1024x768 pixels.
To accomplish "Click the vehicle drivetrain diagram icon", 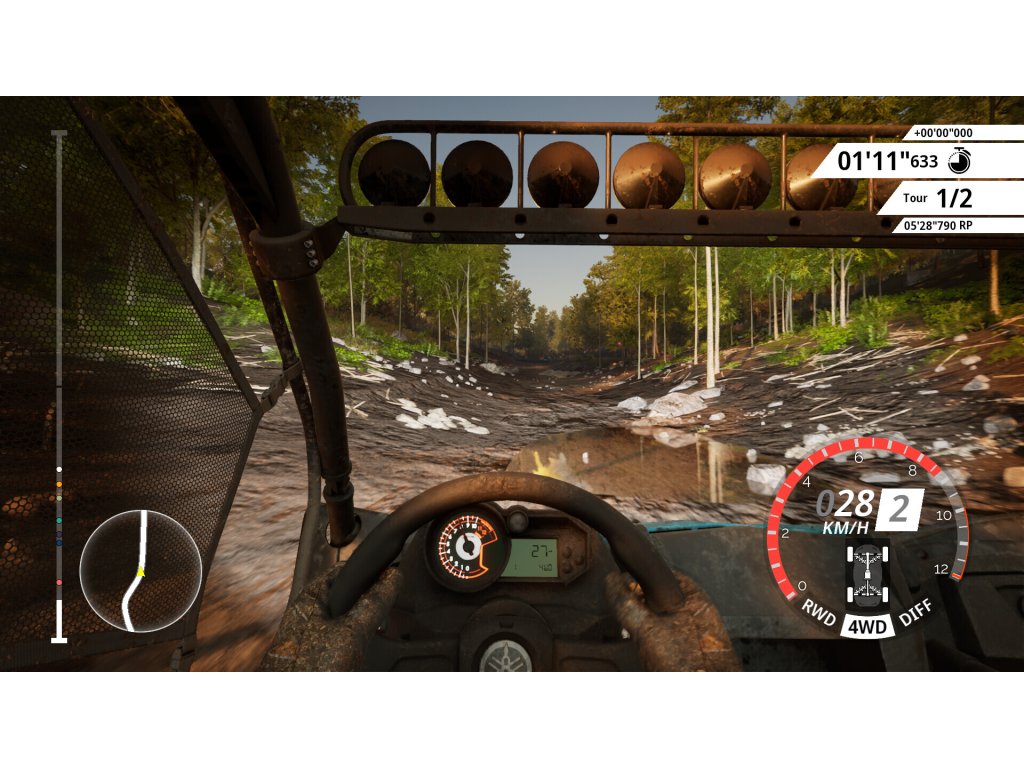I will 866,575.
